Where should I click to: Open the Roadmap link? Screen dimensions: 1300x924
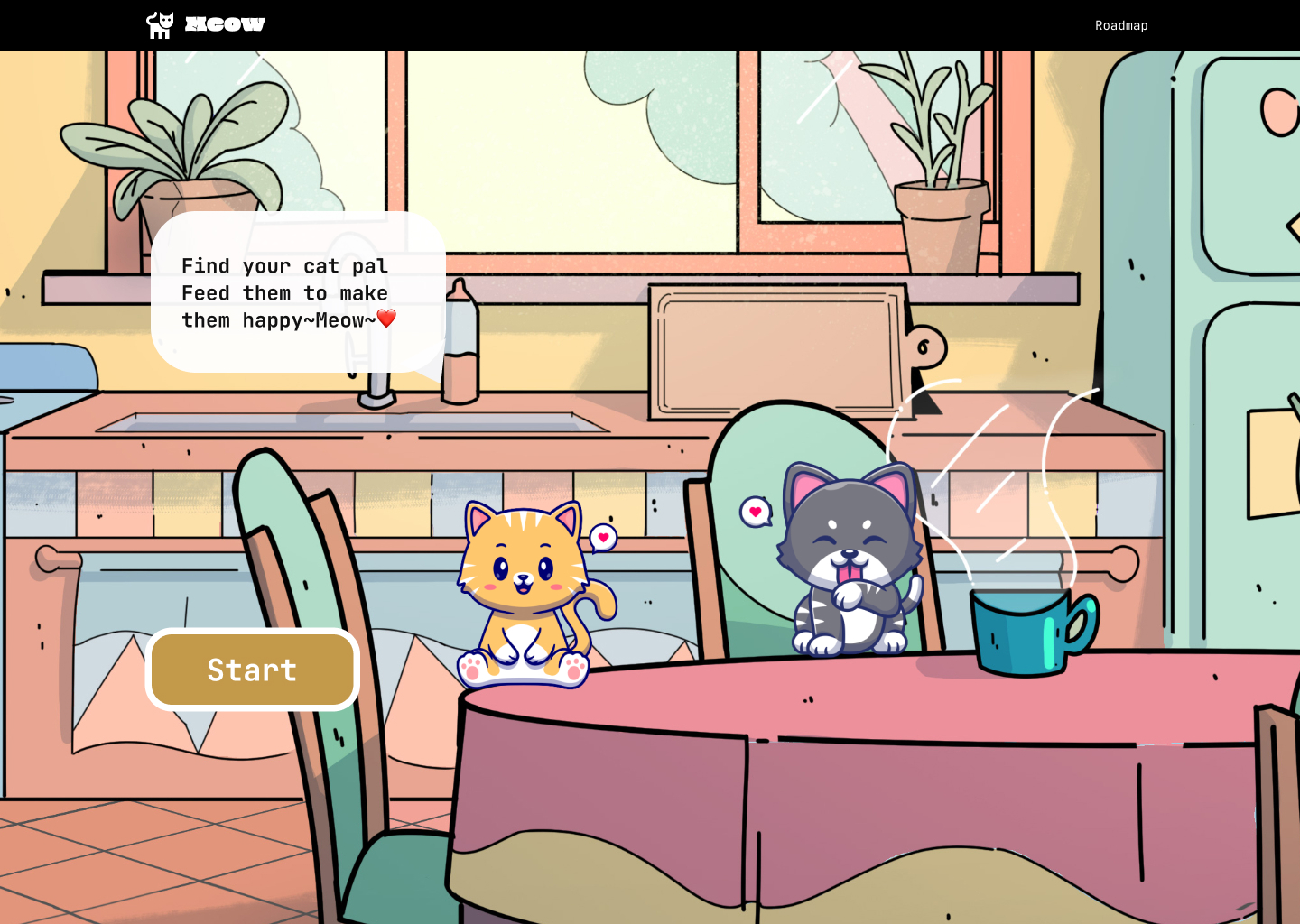1121,25
